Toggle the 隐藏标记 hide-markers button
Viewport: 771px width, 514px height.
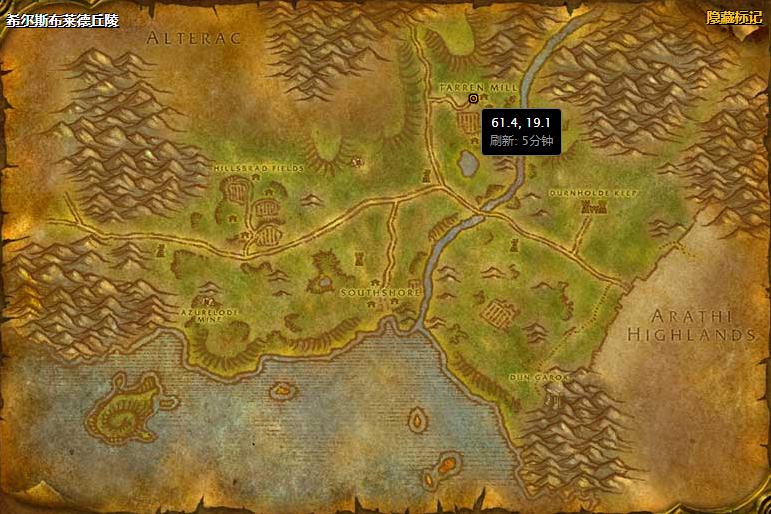coord(733,17)
